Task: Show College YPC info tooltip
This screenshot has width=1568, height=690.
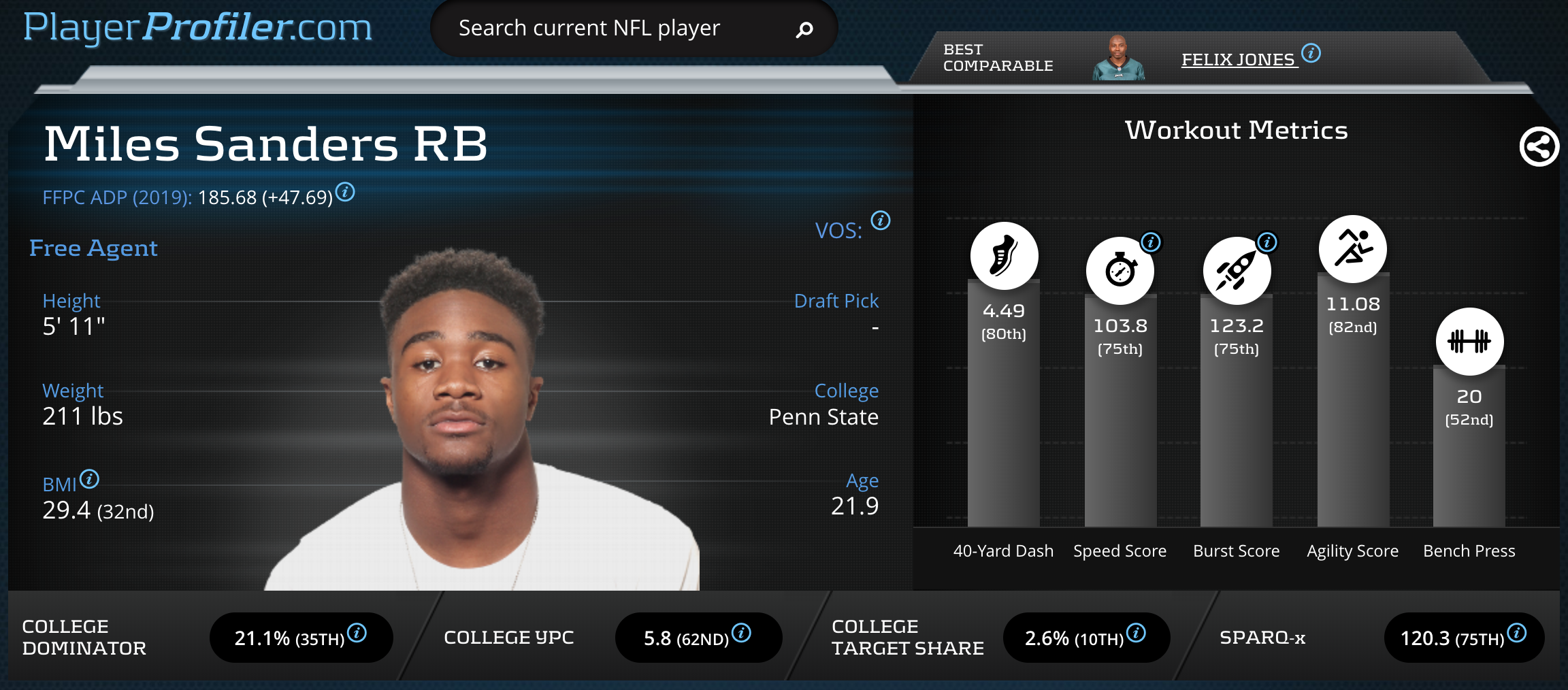Action: click(x=741, y=633)
